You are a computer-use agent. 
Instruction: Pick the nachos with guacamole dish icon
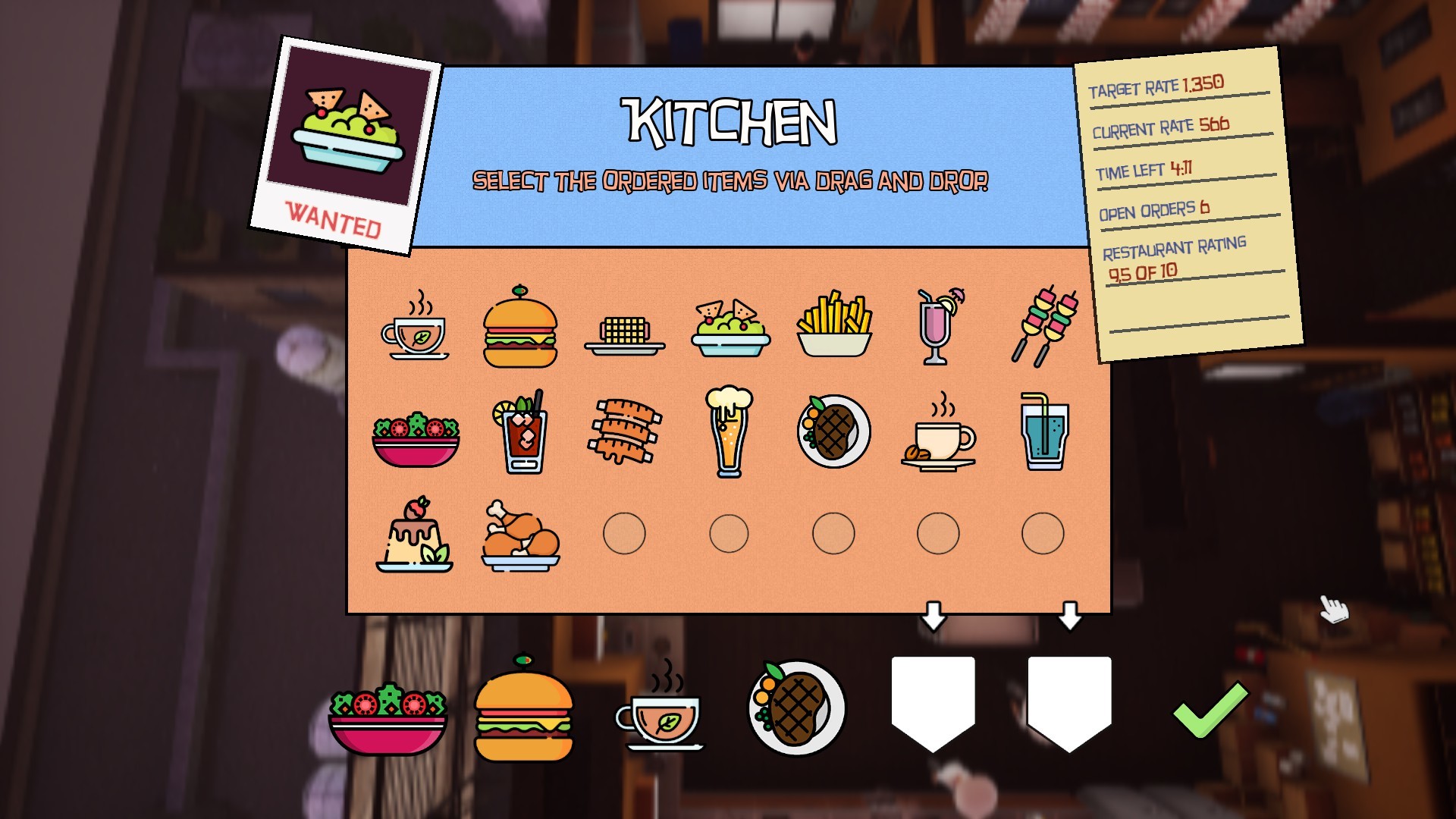pos(730,326)
